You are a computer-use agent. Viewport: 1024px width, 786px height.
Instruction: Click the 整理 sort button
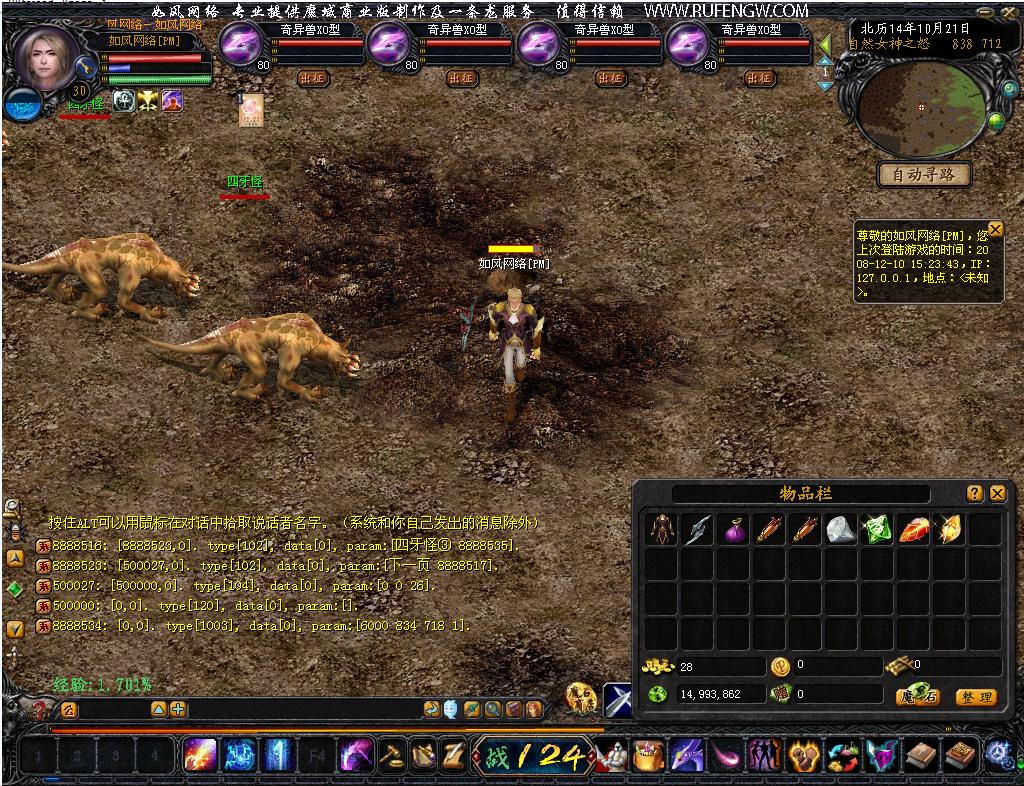tap(975, 697)
